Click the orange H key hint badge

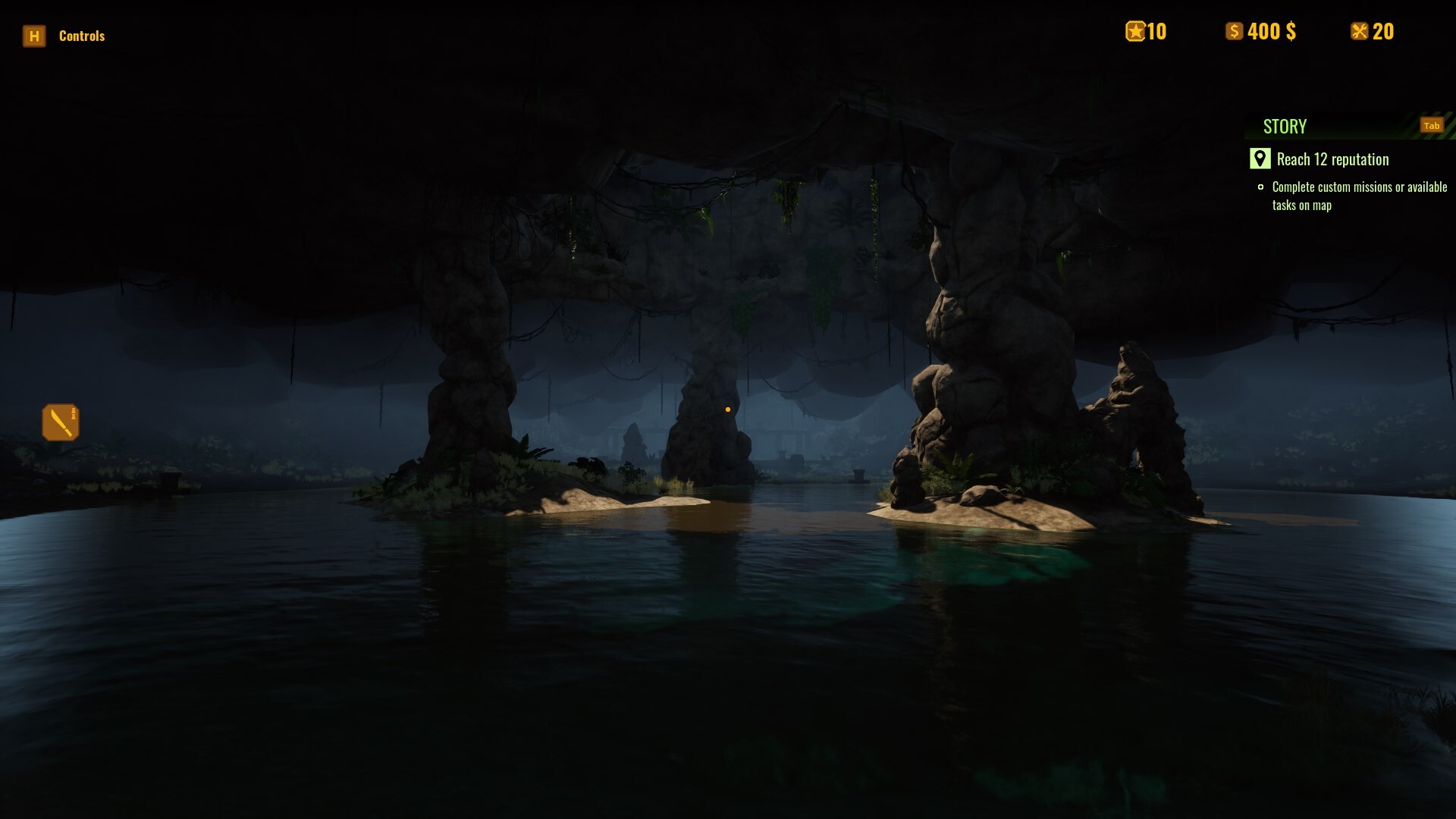tap(33, 36)
